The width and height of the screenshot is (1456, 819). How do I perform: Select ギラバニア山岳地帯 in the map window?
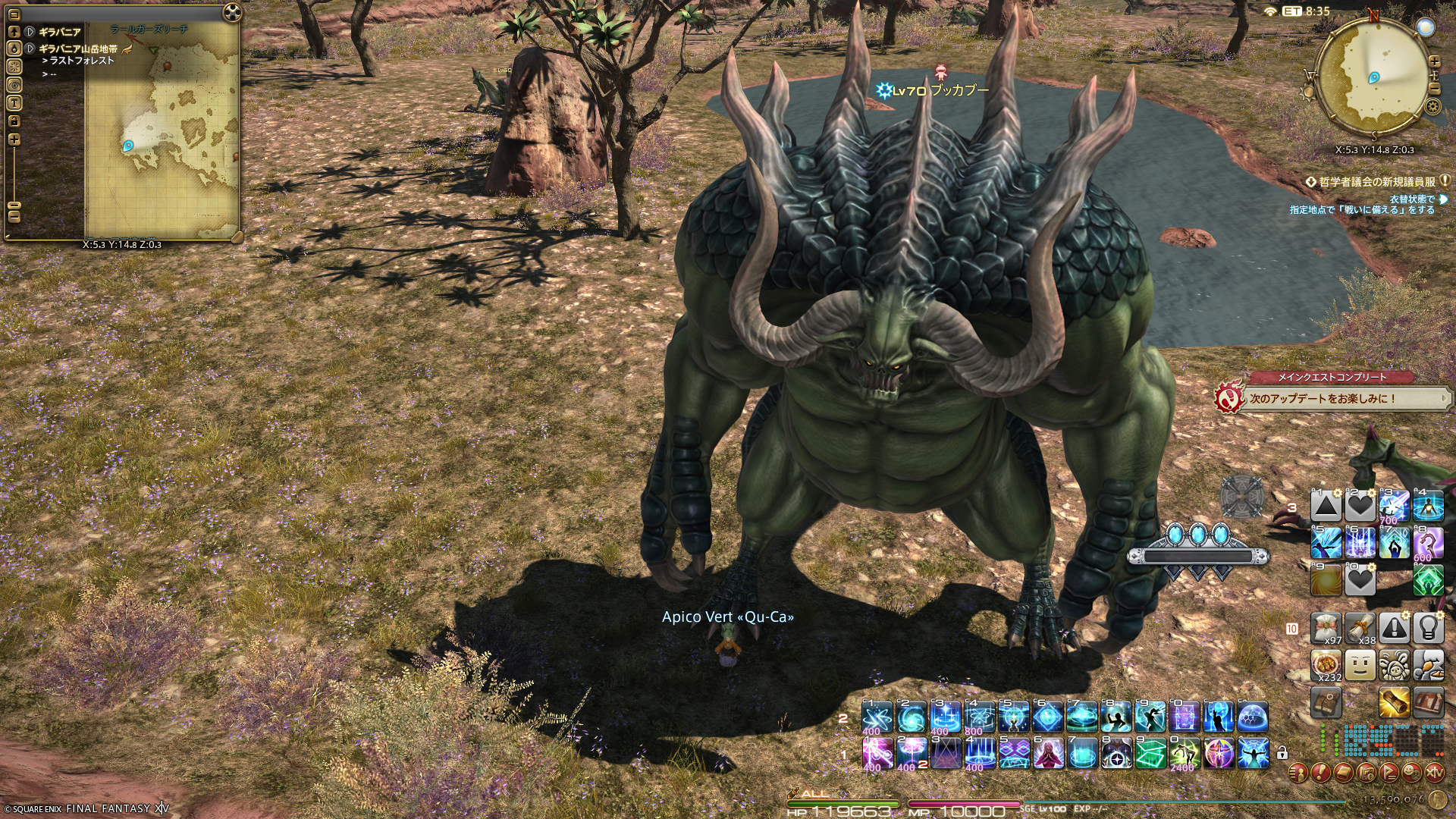(78, 49)
